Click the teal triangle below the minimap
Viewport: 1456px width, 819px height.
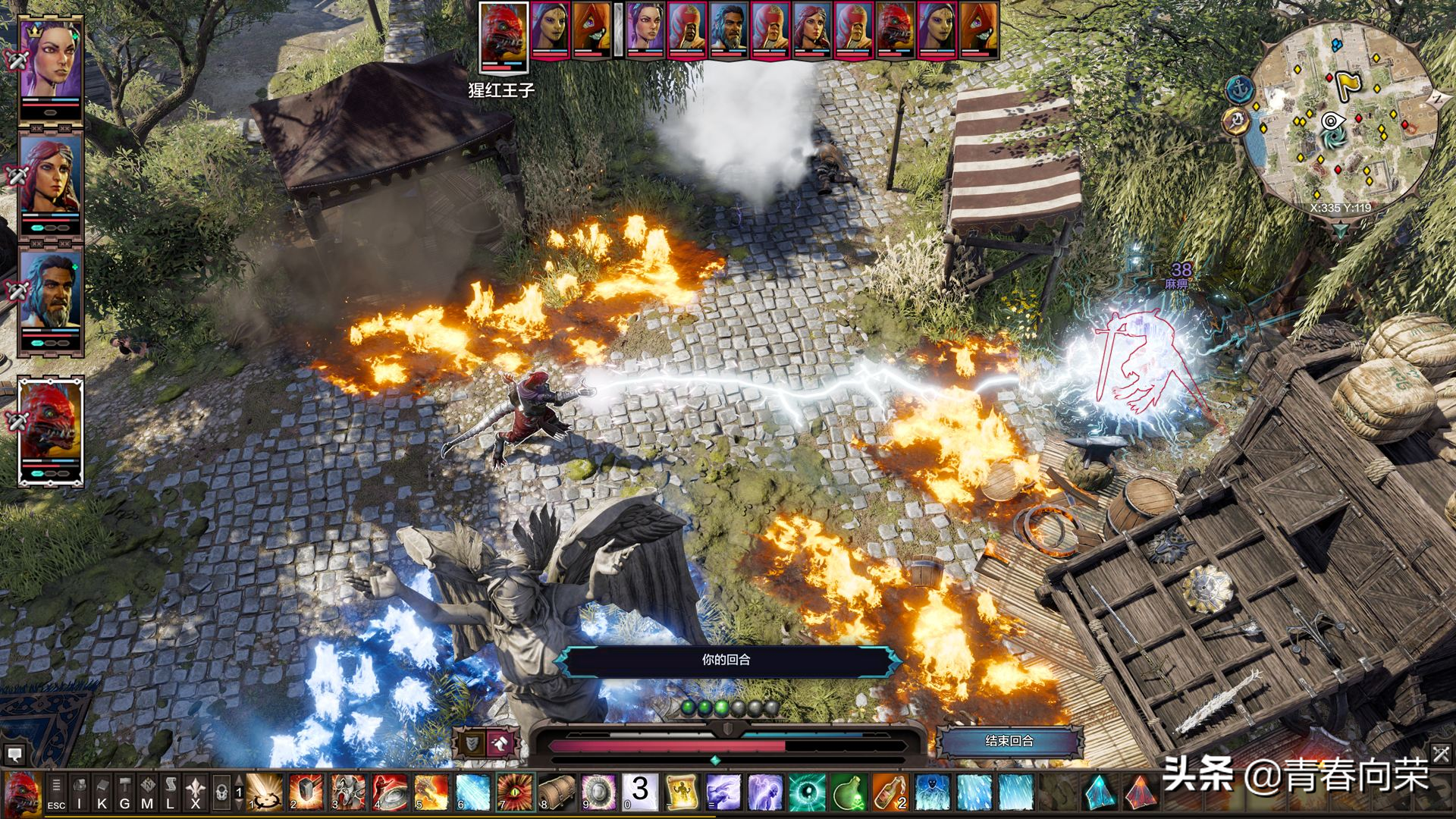coord(1341,230)
